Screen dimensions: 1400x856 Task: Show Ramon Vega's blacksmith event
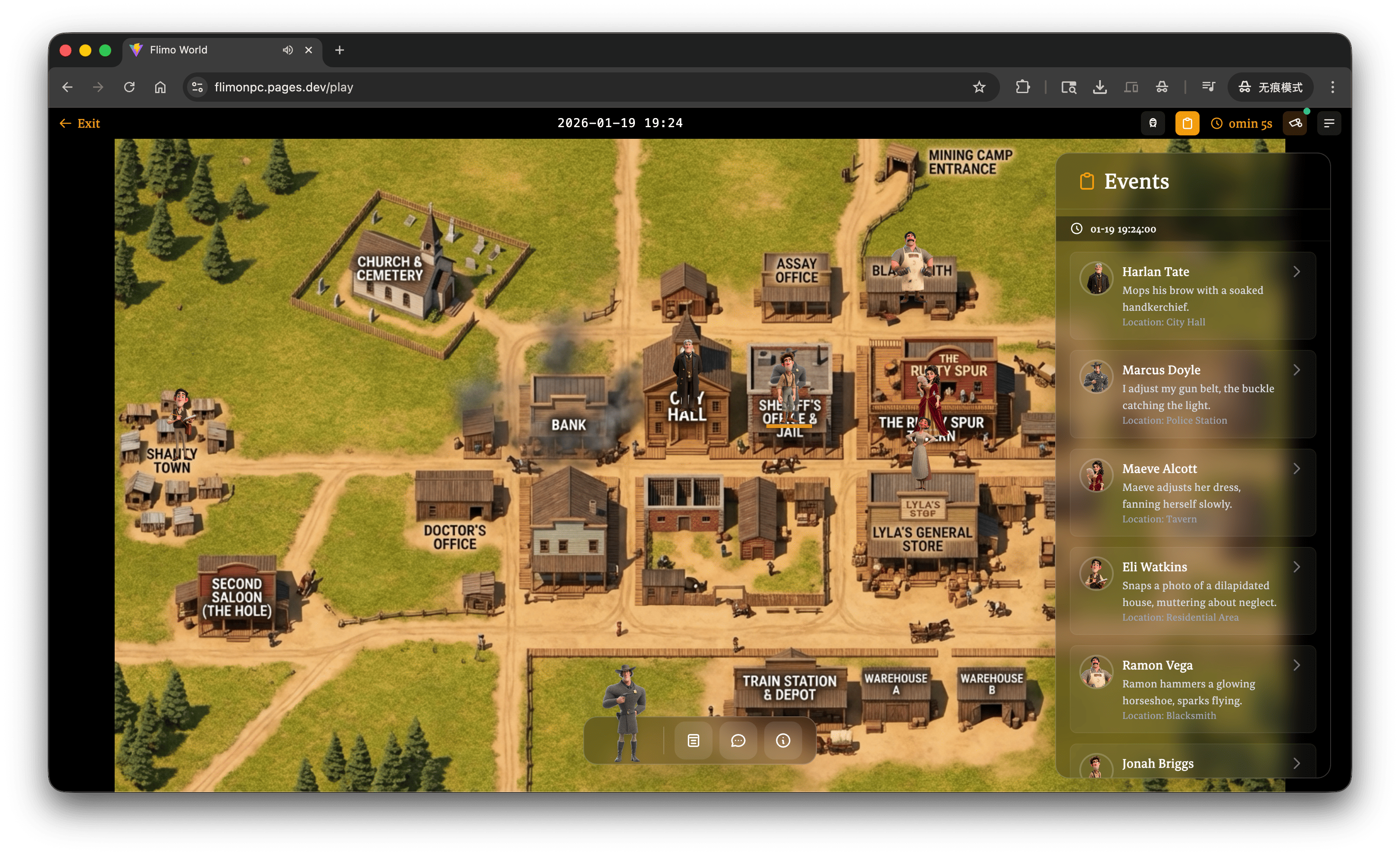(1192, 688)
